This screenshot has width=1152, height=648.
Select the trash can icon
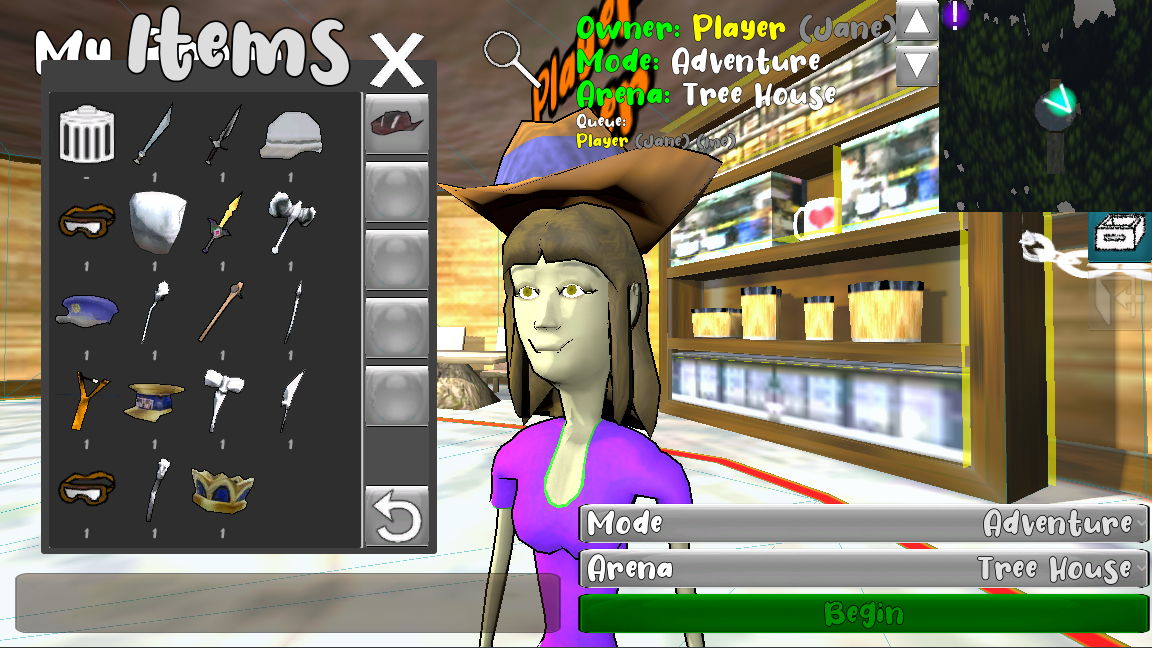[87, 135]
